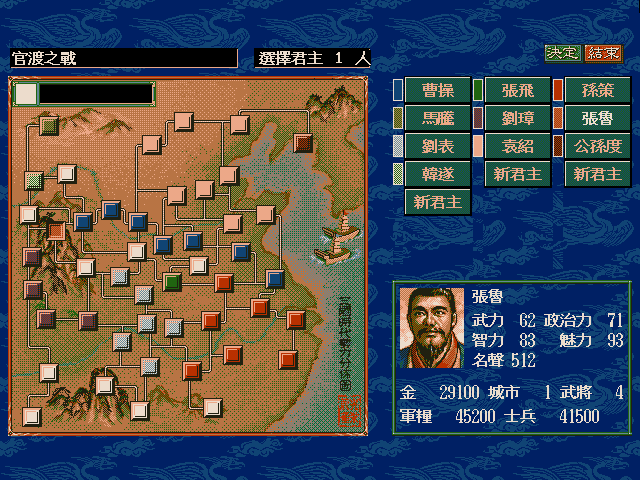Choose ruler 劉璋

(x=517, y=119)
